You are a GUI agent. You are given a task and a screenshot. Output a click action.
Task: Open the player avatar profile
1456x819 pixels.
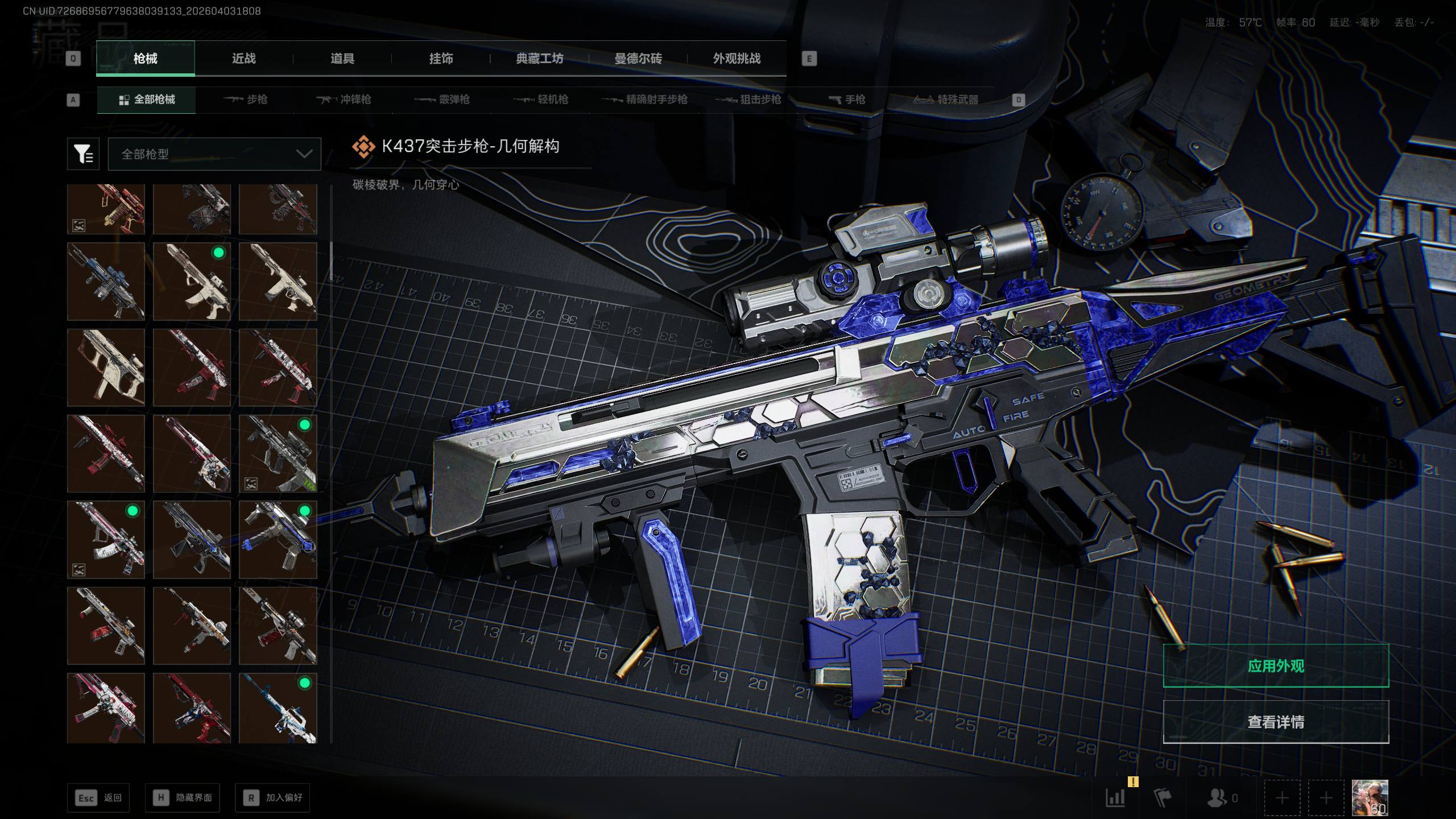click(1370, 797)
